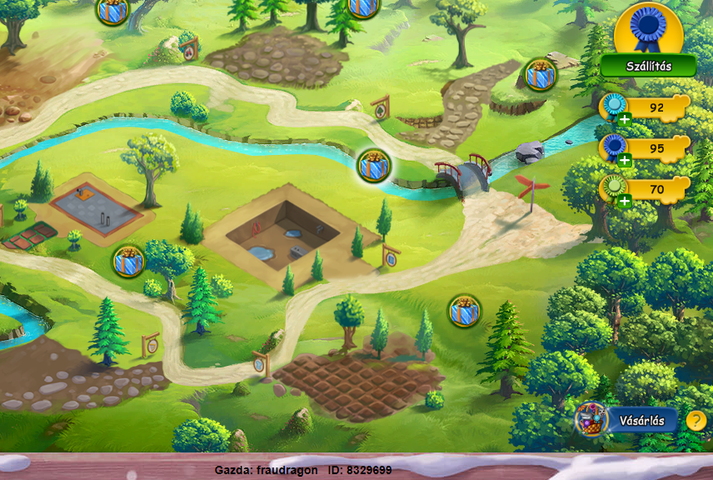Screen dimensions: 713x480
Task: Open the Szállítás delivery button
Action: [x=648, y=66]
